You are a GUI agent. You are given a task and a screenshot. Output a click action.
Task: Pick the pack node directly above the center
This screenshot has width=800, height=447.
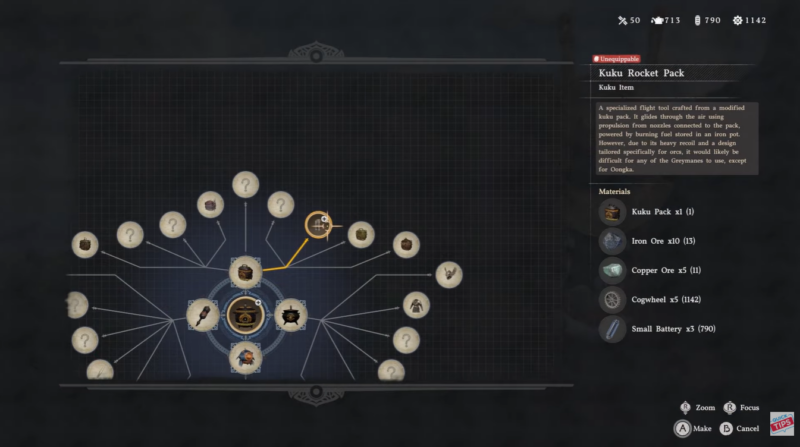pos(246,272)
